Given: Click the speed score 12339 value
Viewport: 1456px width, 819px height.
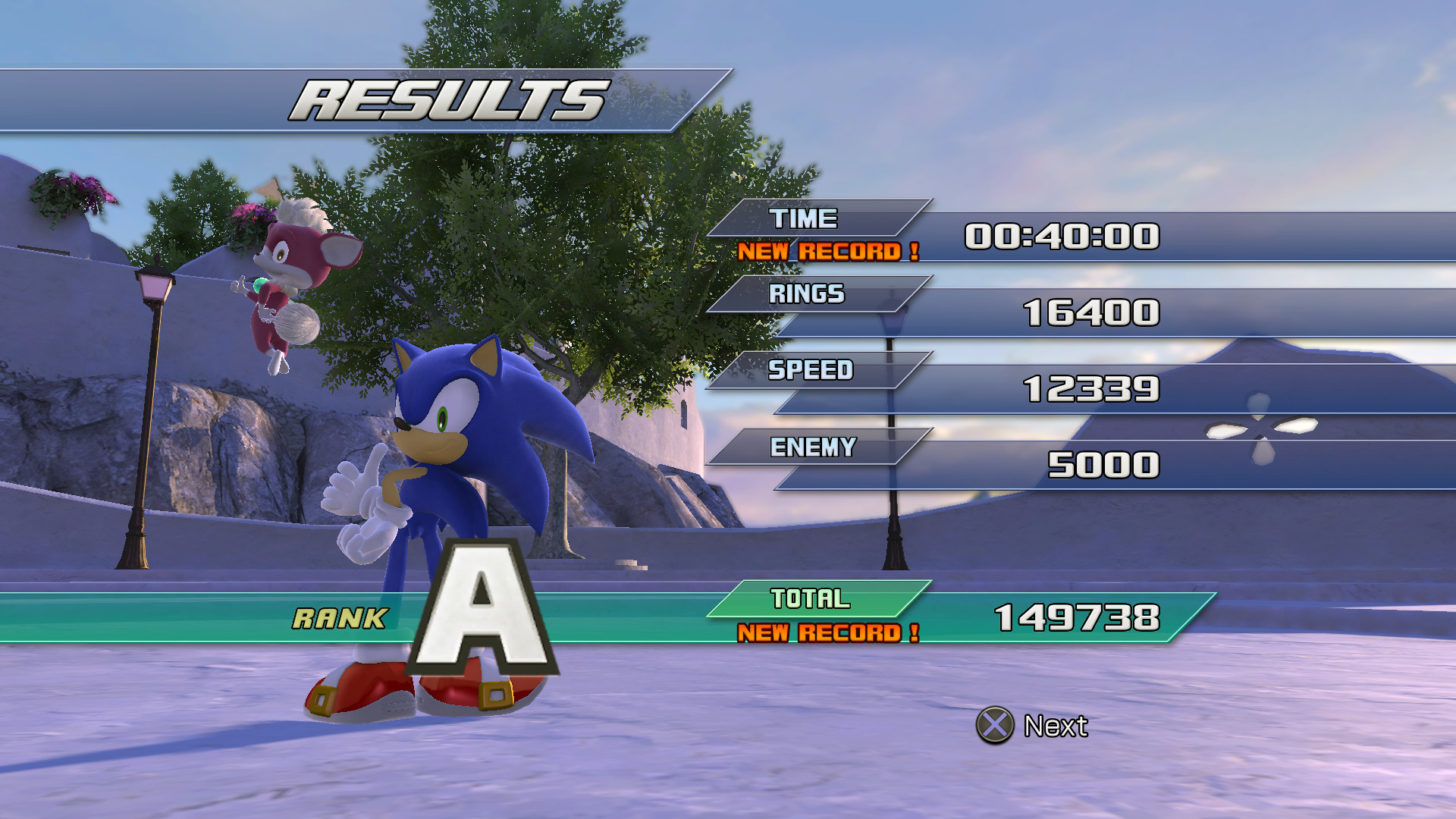Looking at the screenshot, I should (x=1092, y=388).
